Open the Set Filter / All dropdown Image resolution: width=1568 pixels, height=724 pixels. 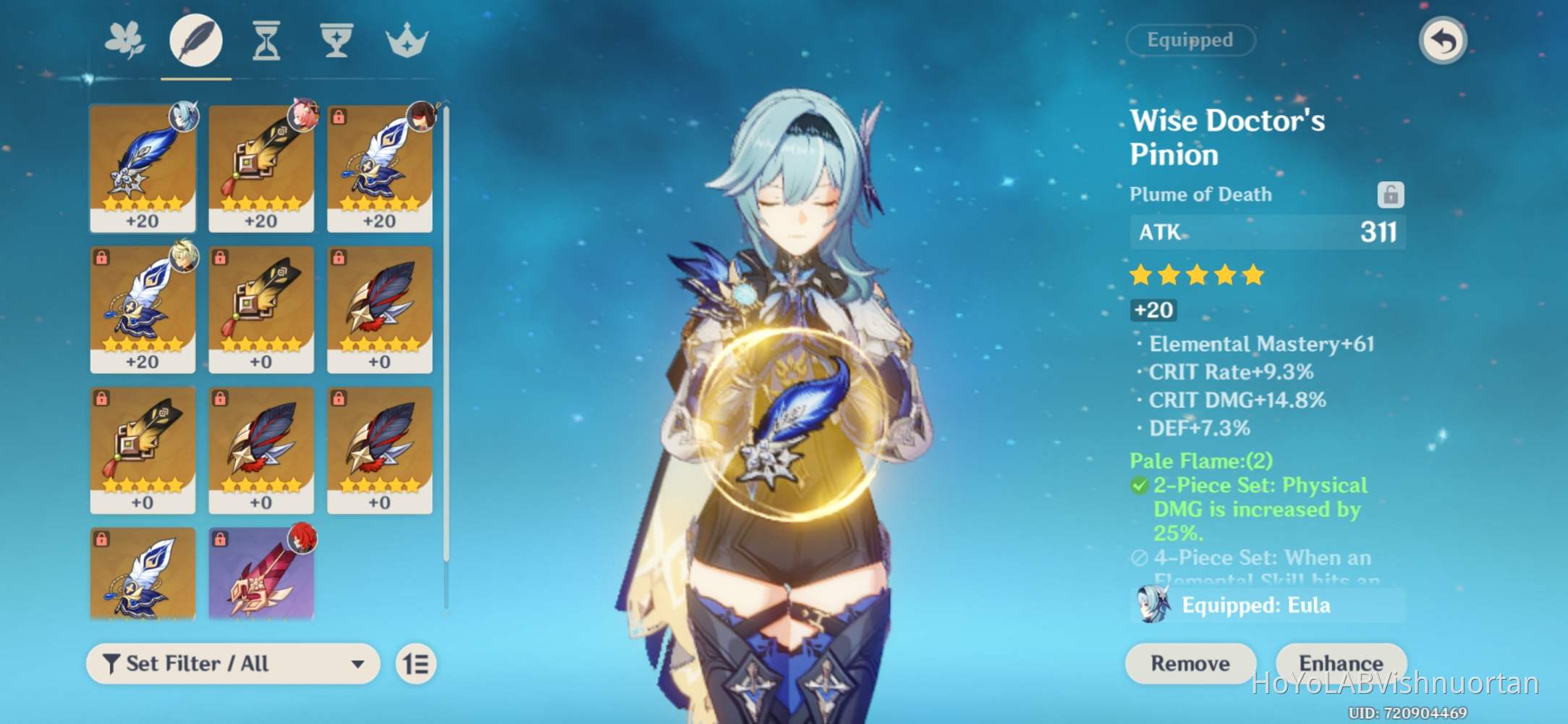232,663
